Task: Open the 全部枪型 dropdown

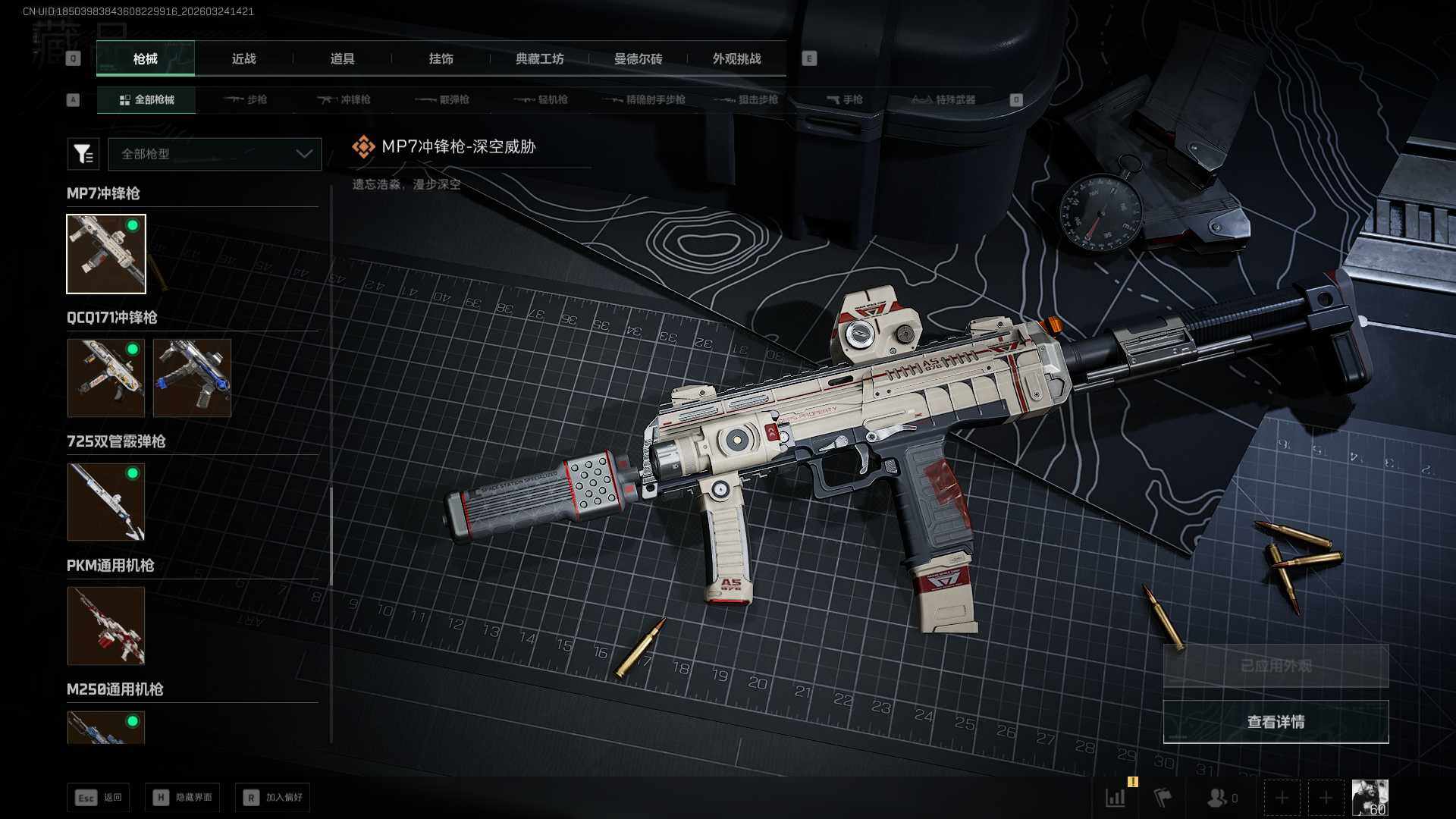Action: tap(215, 154)
